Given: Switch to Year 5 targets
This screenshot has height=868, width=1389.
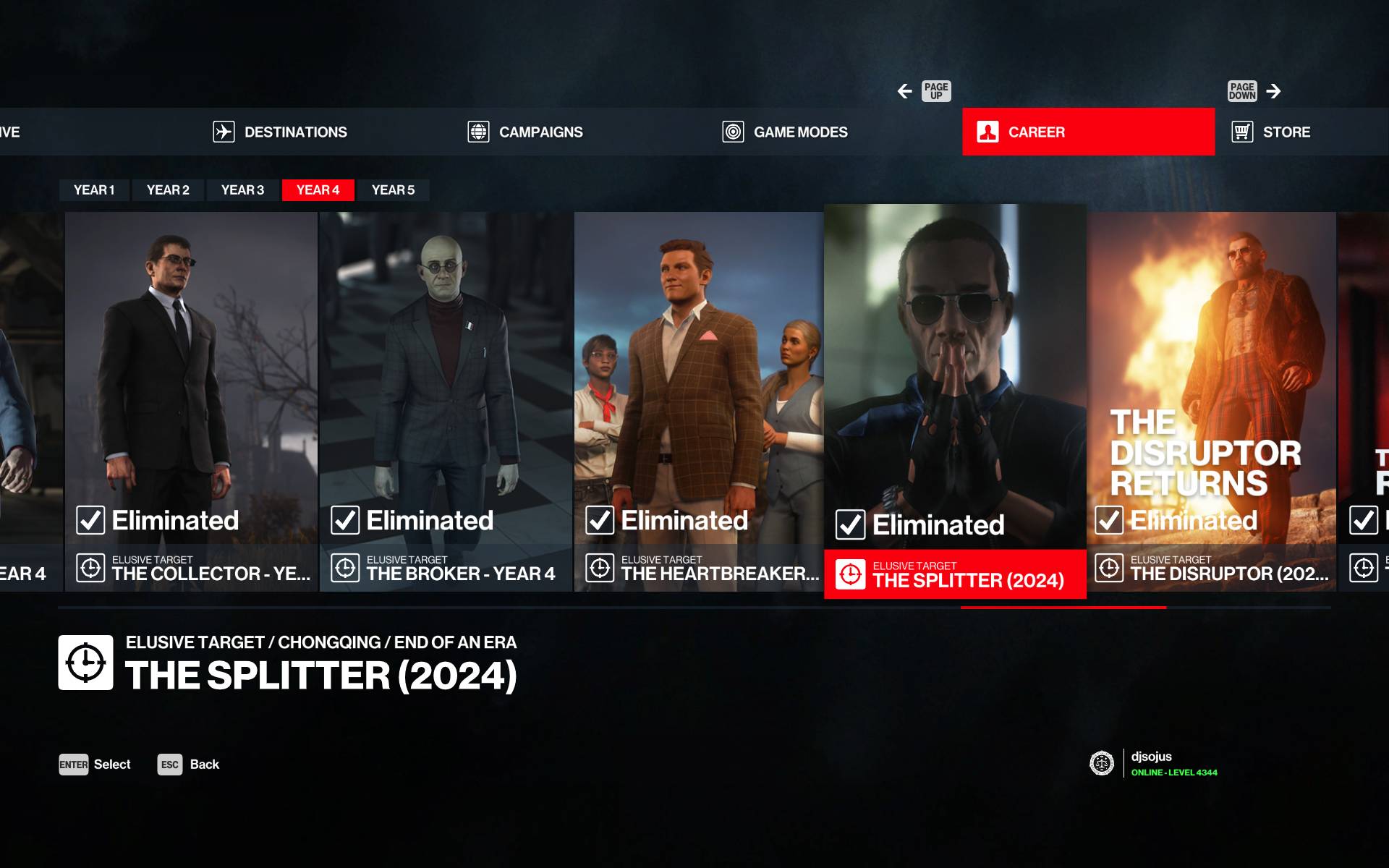Looking at the screenshot, I should (393, 190).
